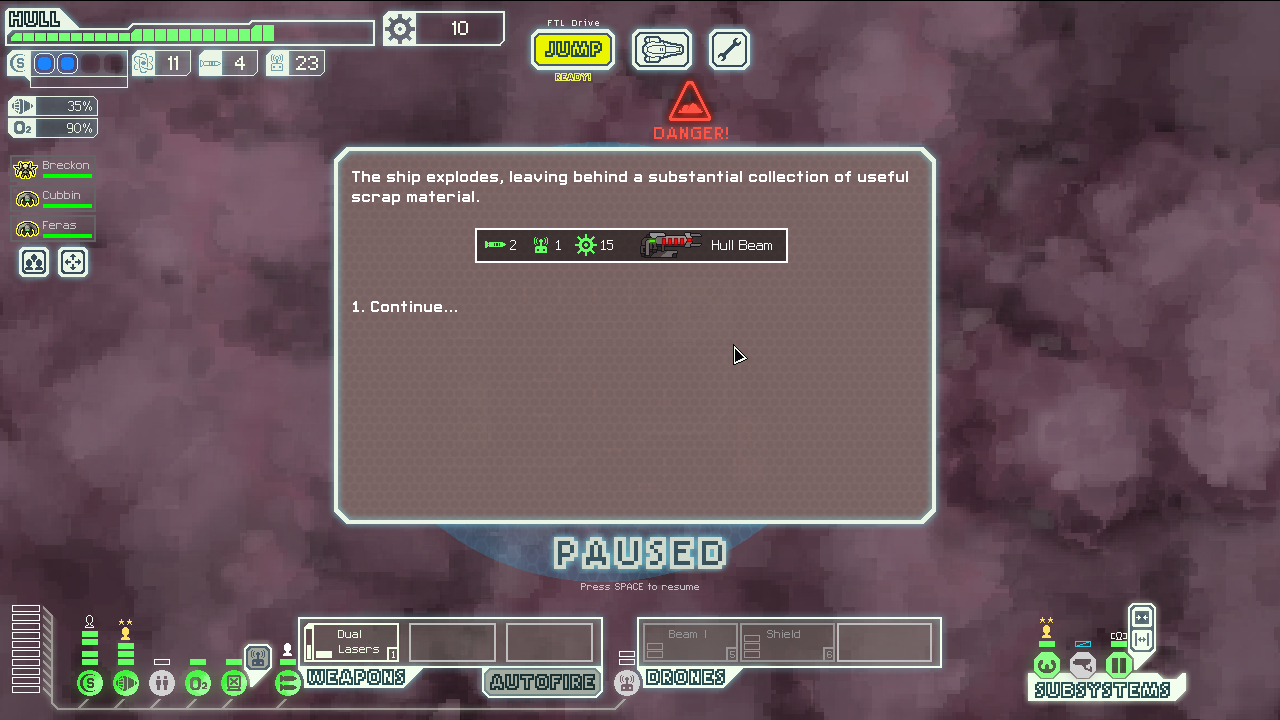Viewport: 1280px width, 720px height.
Task: Toggle the AUTOFIRE button
Action: [x=542, y=683]
